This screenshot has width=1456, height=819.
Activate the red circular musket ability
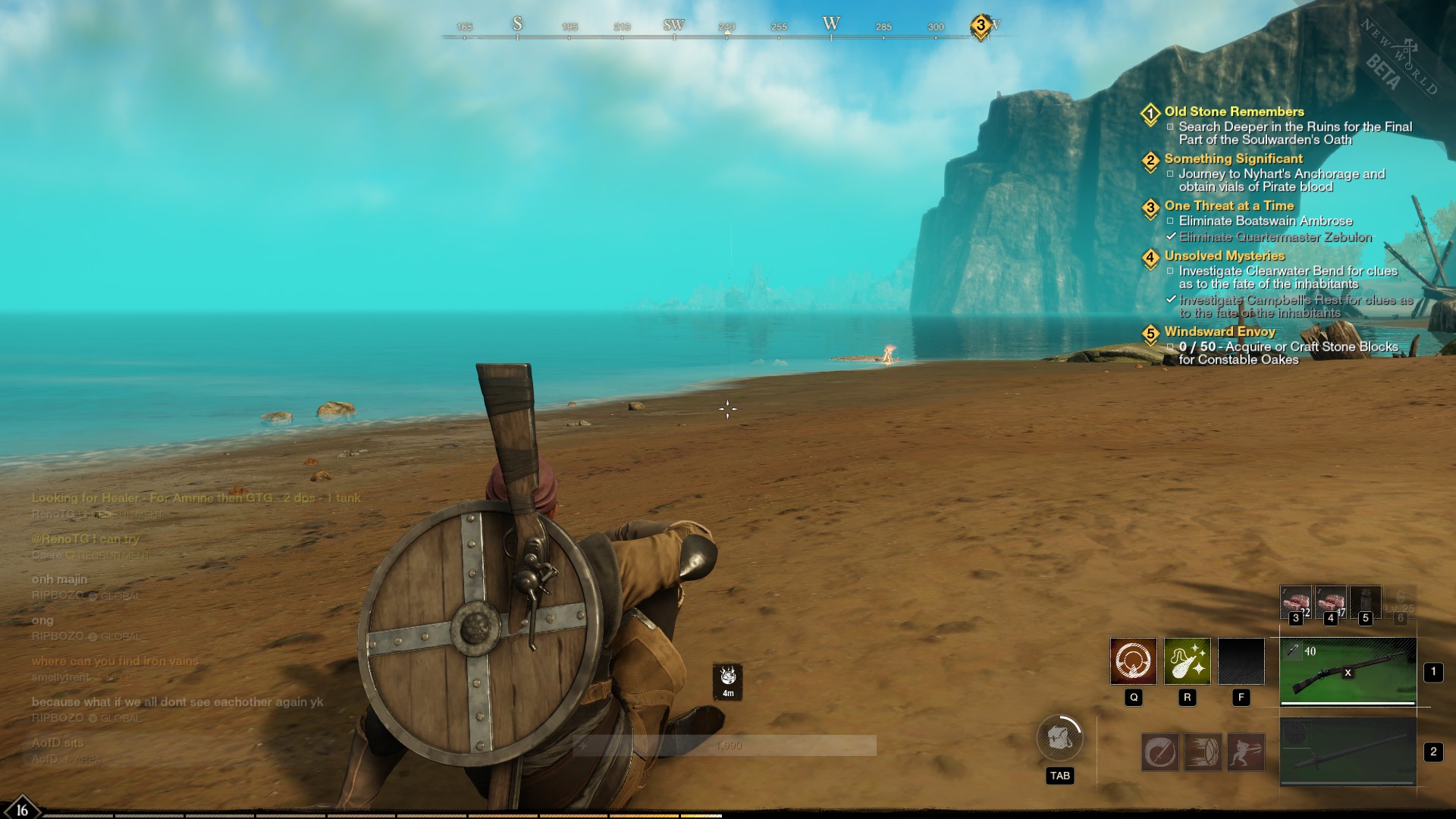click(x=1133, y=661)
